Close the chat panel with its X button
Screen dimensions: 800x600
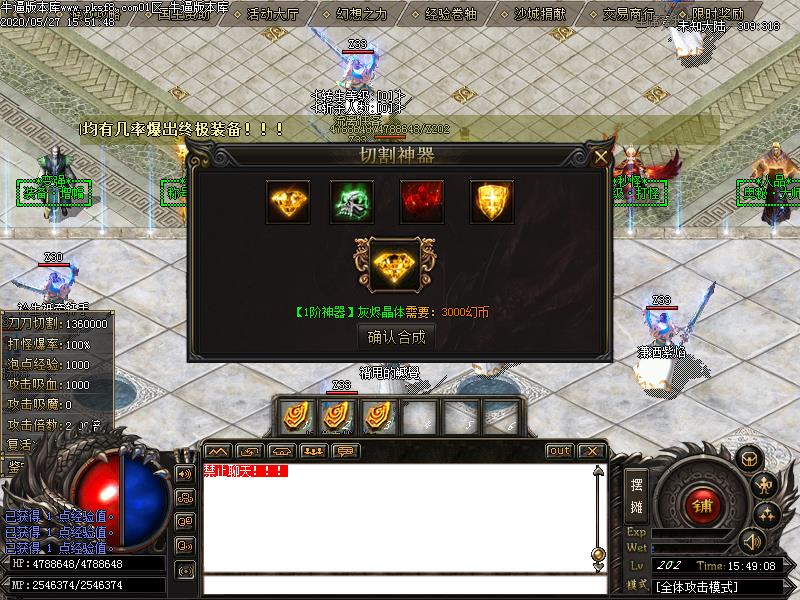point(591,451)
